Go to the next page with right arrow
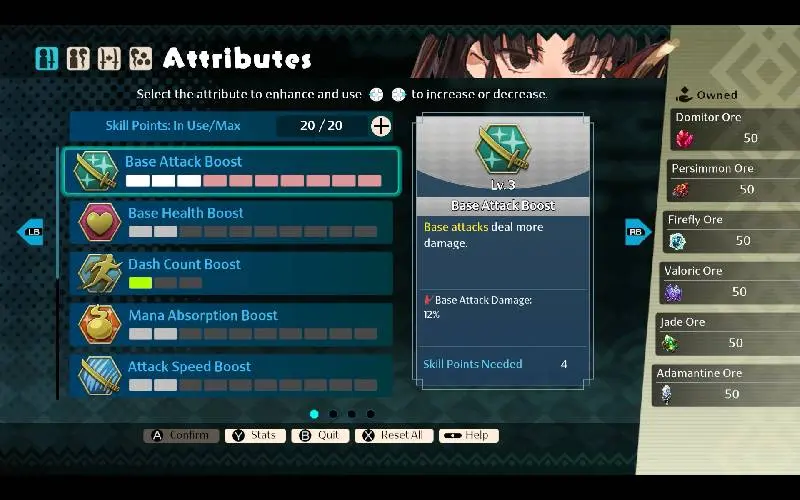This screenshot has height=500, width=800. coord(638,231)
